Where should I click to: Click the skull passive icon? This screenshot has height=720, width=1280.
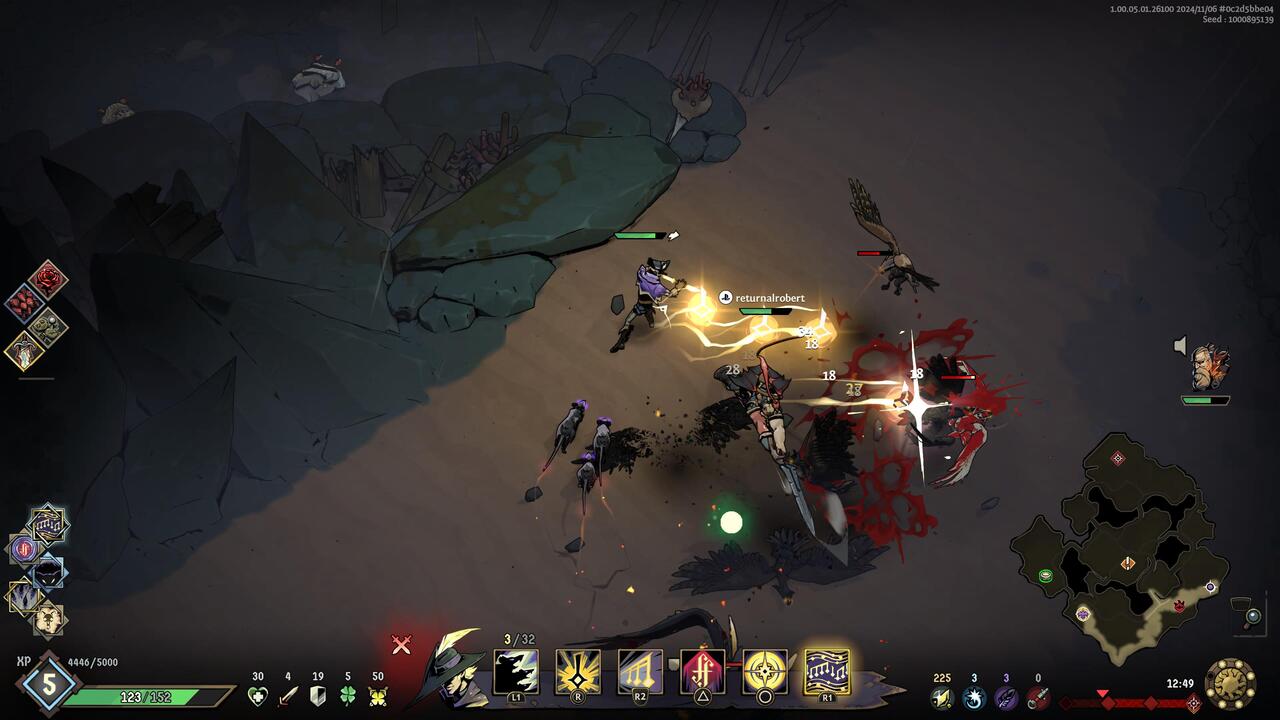coord(48,619)
